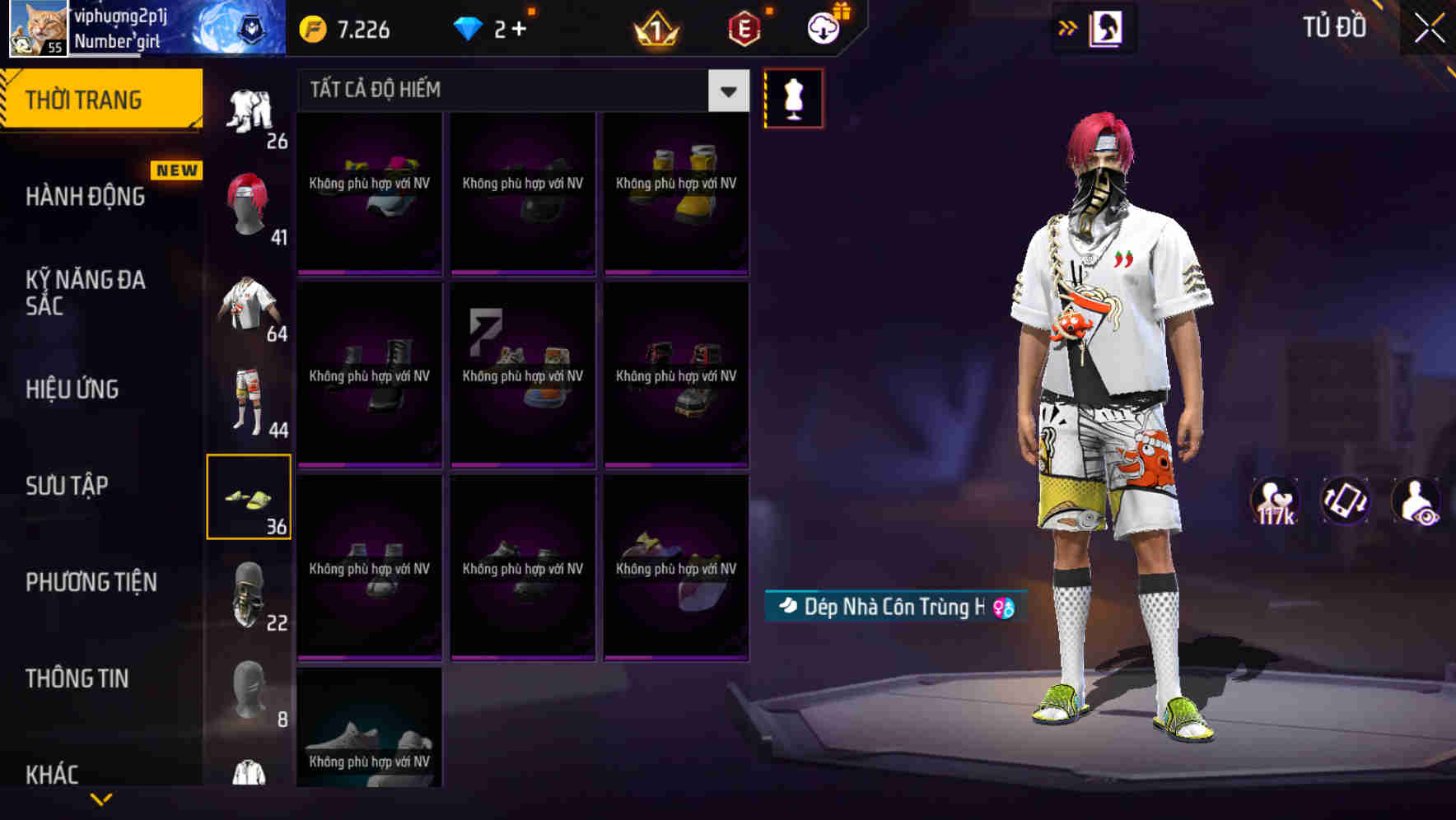Collapse the panel using the double arrow
The height and width of the screenshot is (820, 1456).
point(1068,26)
